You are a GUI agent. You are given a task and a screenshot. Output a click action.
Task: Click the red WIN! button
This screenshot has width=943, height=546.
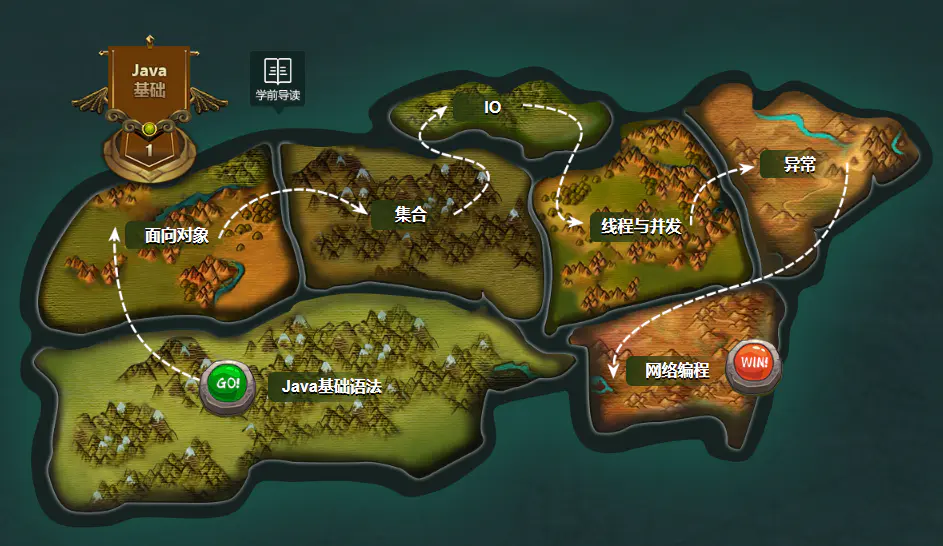coord(754,363)
